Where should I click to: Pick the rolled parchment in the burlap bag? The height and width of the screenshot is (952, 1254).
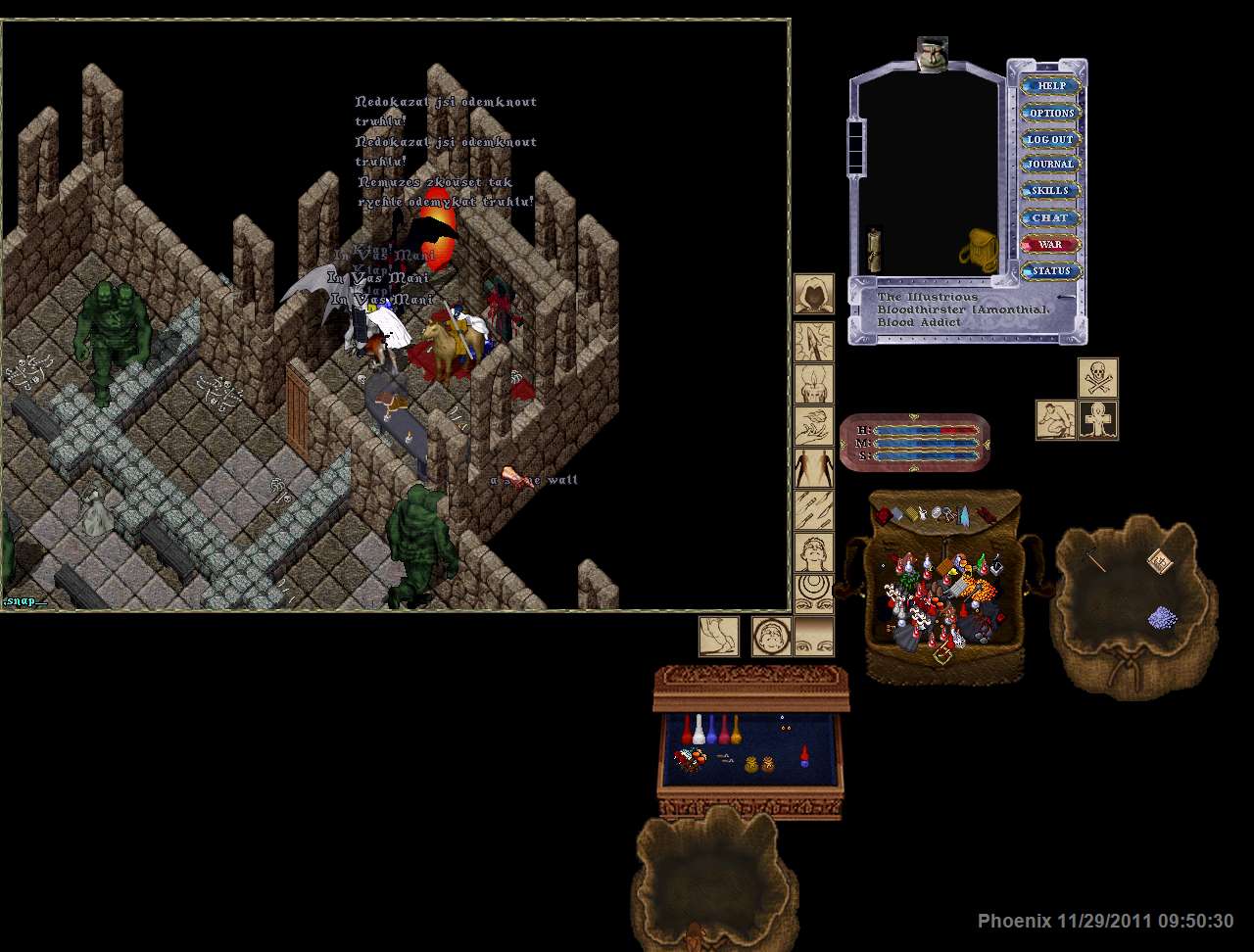1160,560
